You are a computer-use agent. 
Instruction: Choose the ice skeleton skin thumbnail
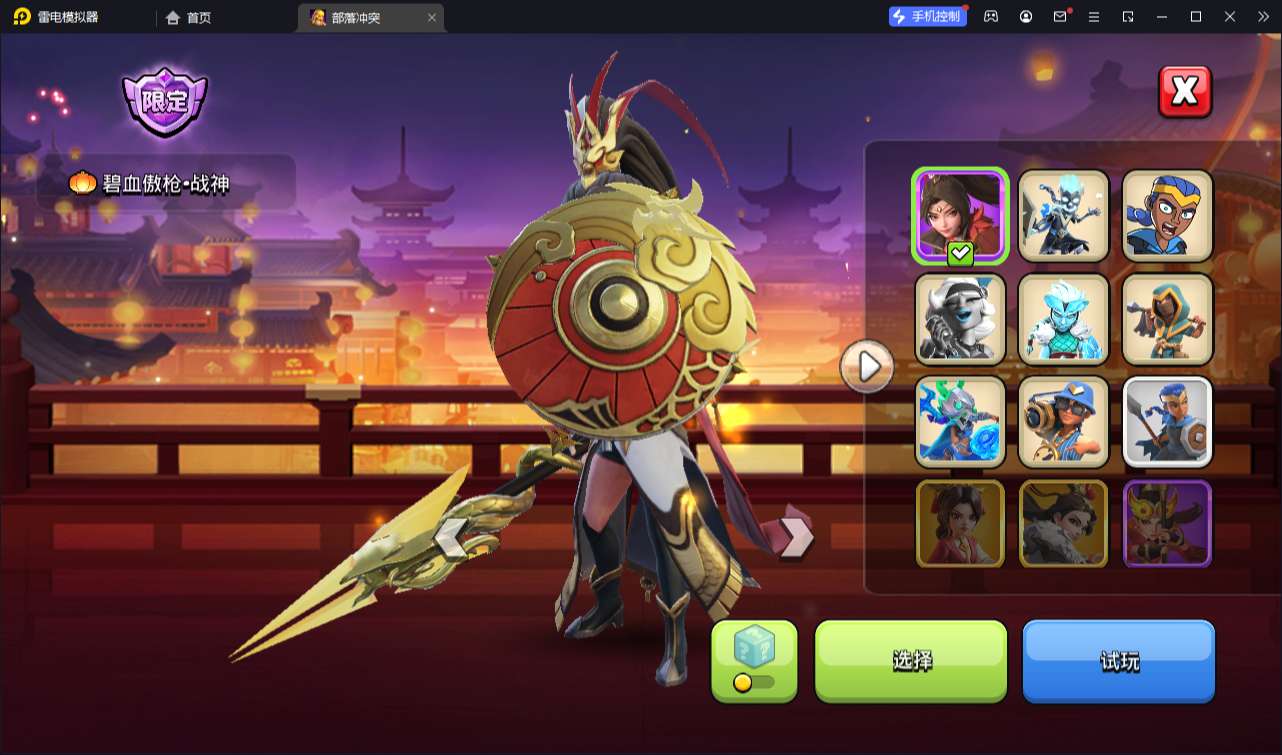point(1064,215)
